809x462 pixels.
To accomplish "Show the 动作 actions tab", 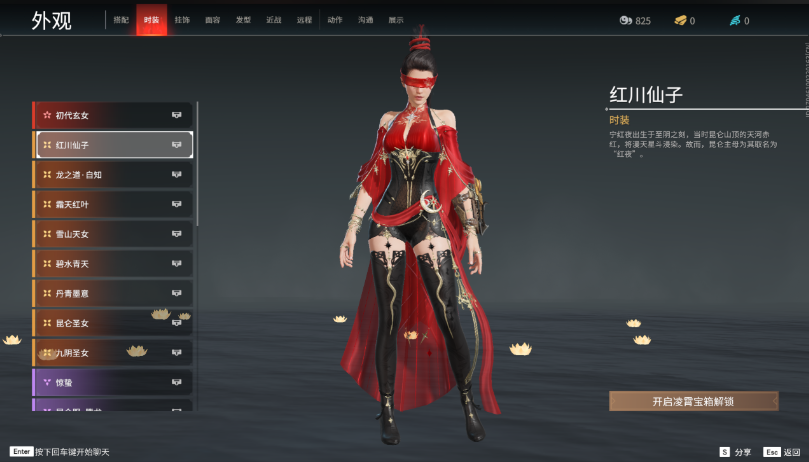I will (x=334, y=20).
